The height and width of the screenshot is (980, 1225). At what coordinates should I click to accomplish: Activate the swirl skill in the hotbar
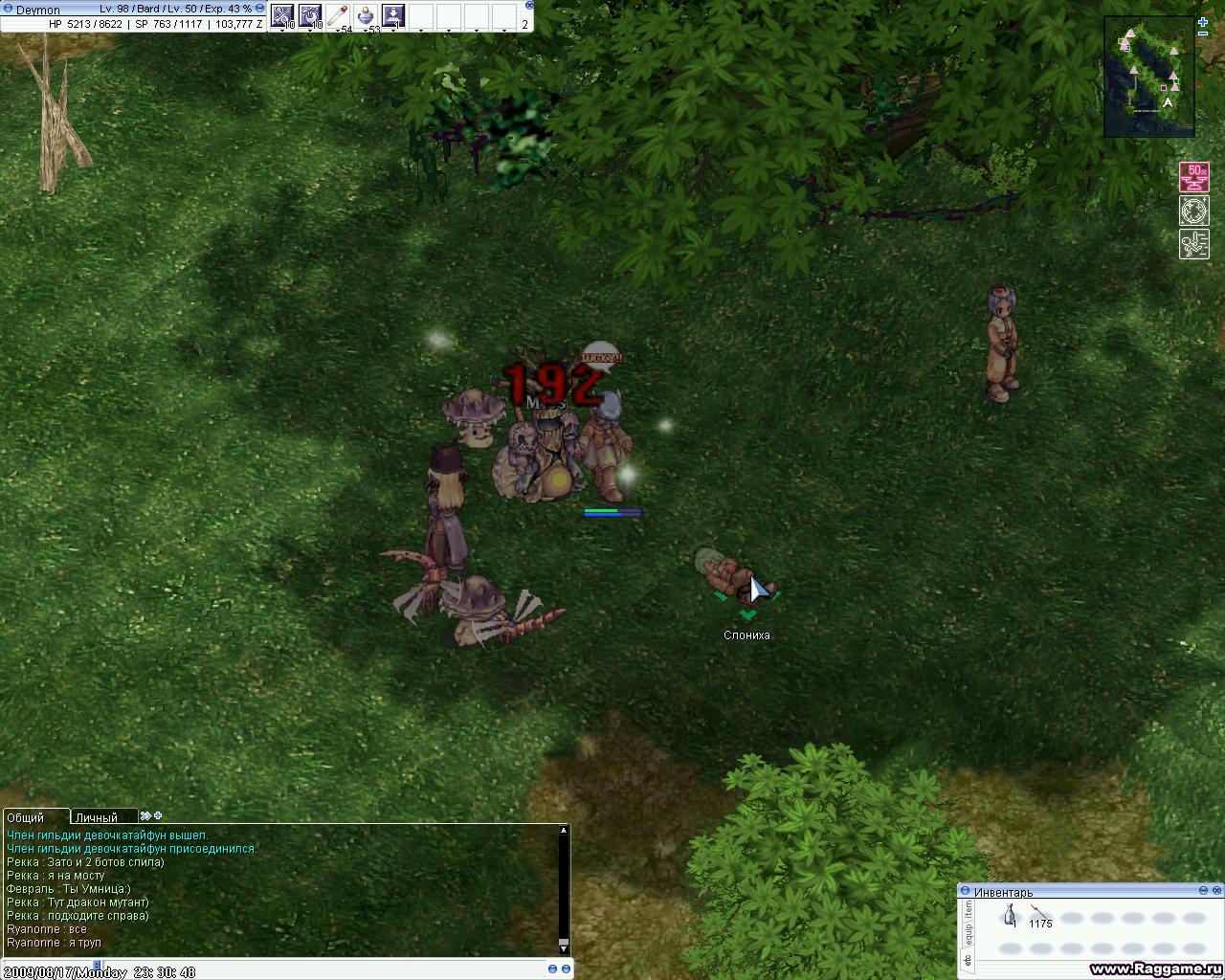(311, 15)
